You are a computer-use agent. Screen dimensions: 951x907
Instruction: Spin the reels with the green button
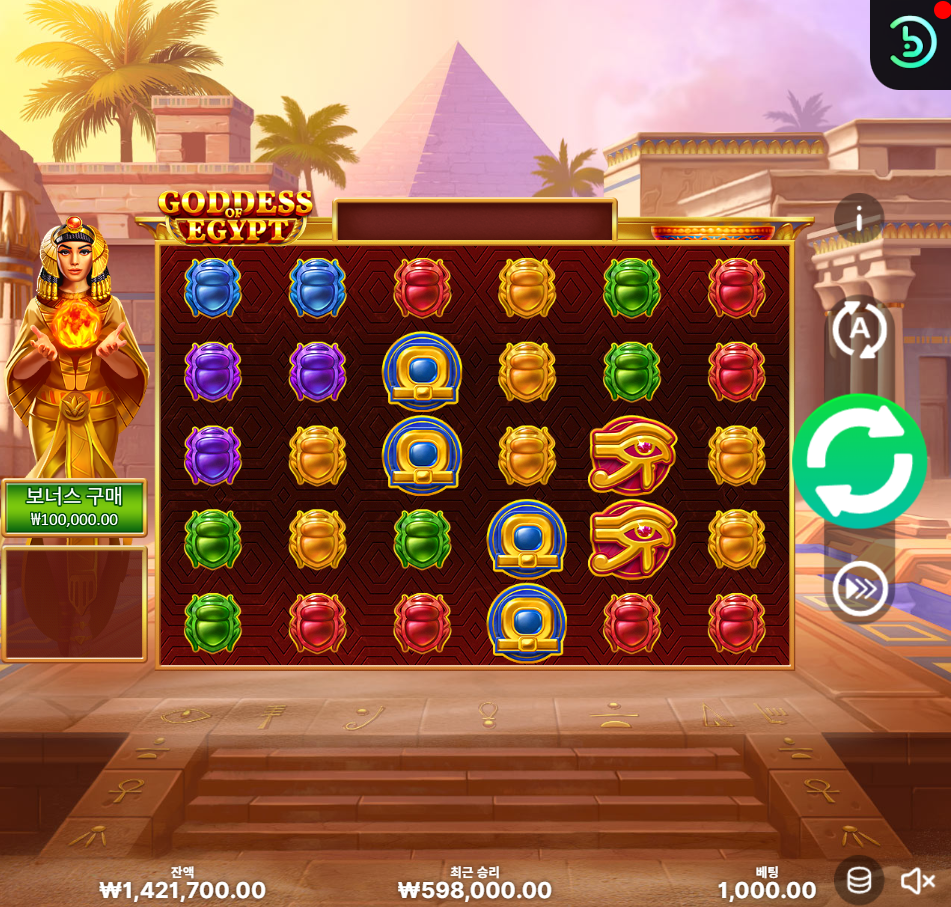point(859,461)
